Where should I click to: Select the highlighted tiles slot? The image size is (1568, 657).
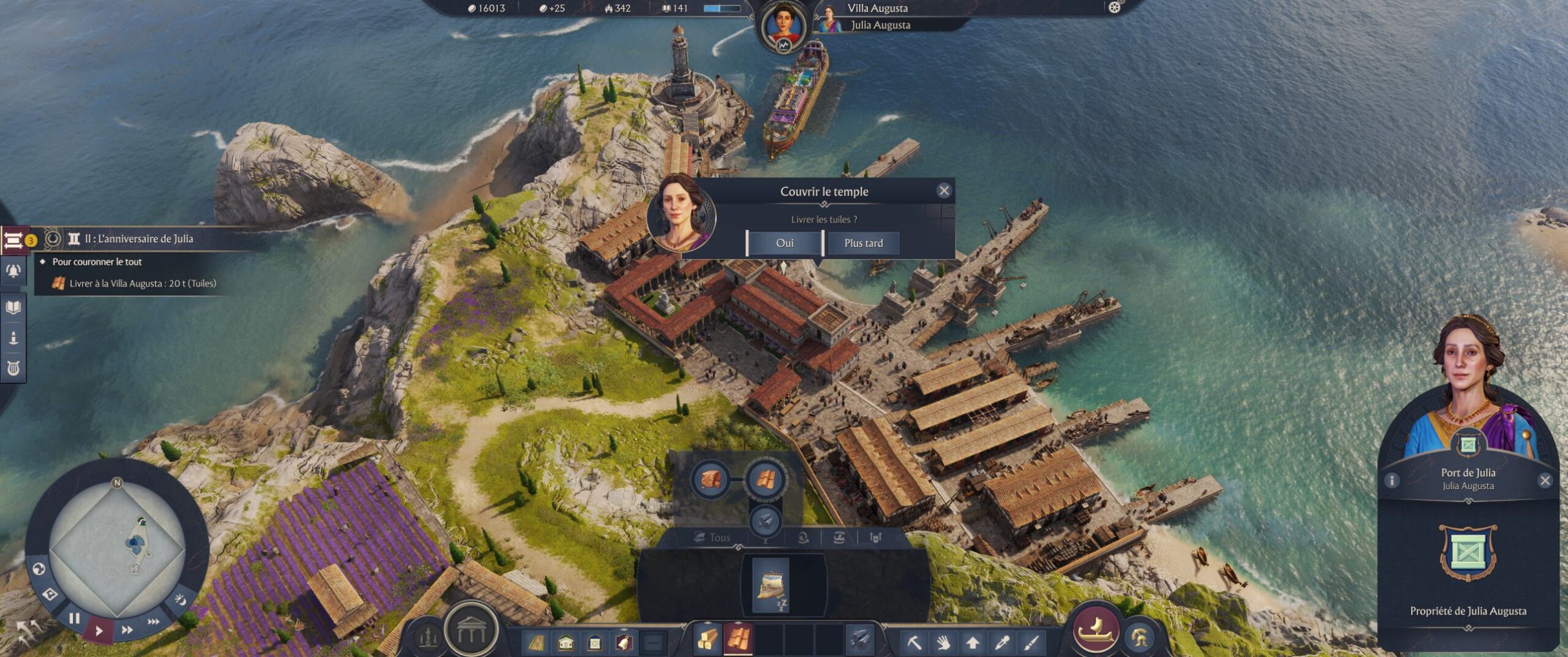pyautogui.click(x=738, y=639)
